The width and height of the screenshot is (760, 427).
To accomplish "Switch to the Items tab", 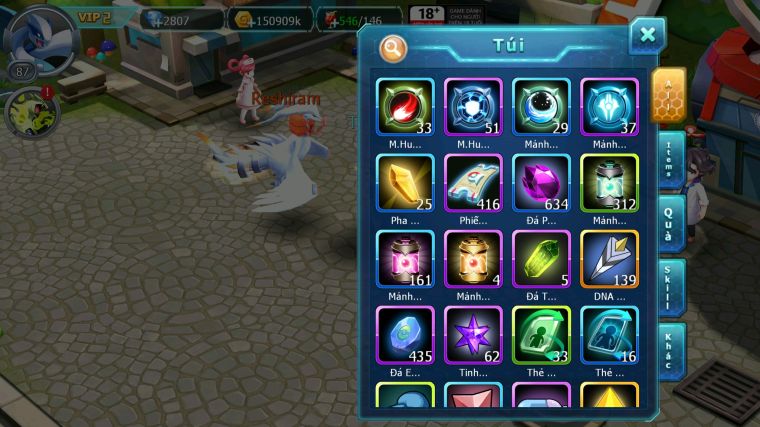I will coord(670,160).
